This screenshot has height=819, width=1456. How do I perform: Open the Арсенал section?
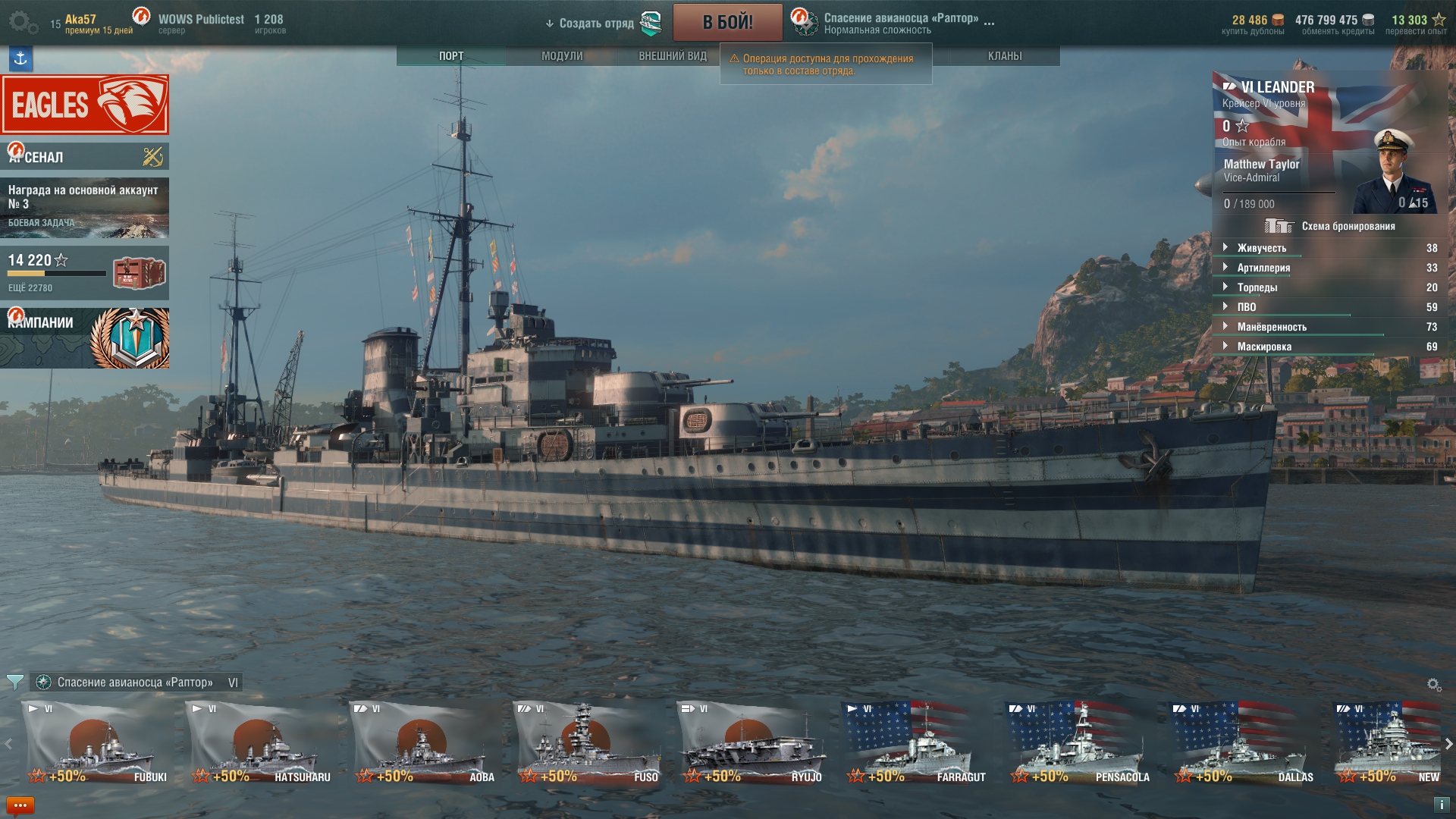(x=85, y=157)
